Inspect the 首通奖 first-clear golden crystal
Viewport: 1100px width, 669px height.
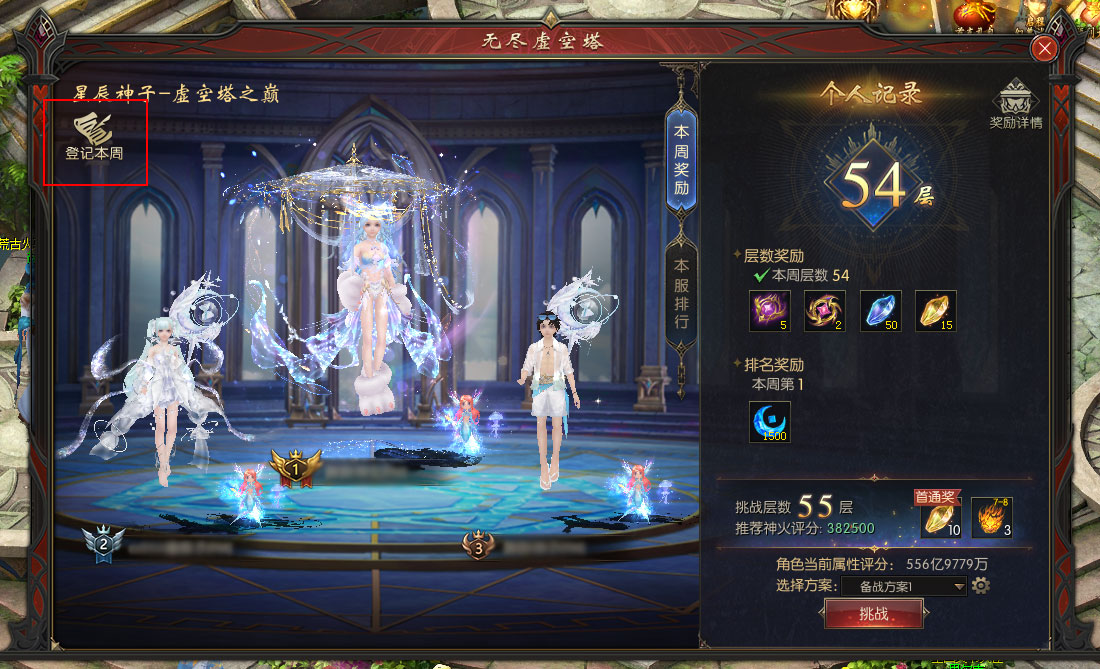click(x=941, y=518)
